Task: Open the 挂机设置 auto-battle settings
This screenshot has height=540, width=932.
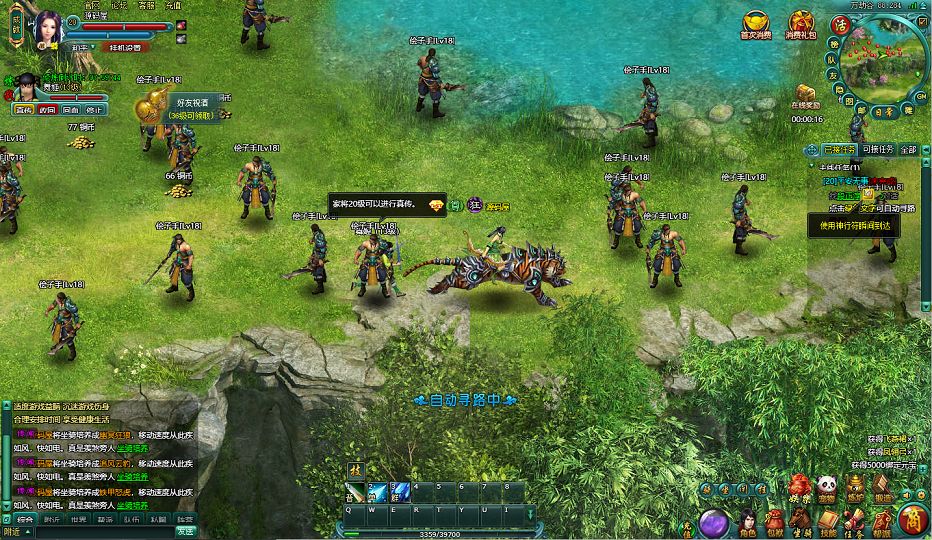Action: click(x=123, y=47)
